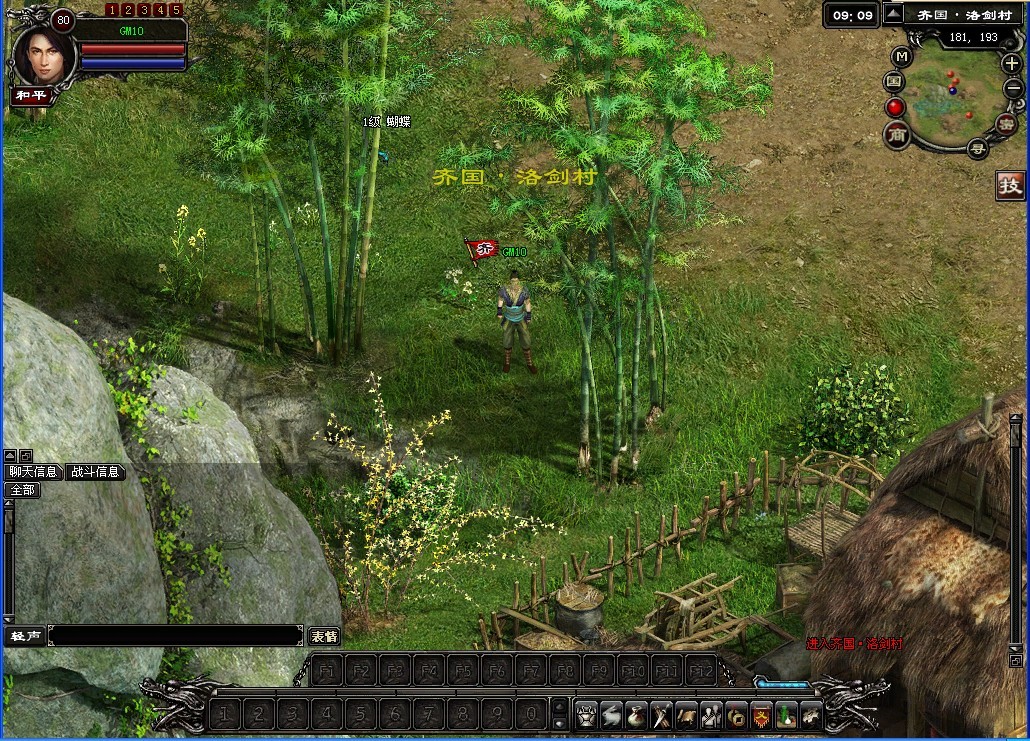
Task: Select the crossed swords icon
Action: click(661, 715)
